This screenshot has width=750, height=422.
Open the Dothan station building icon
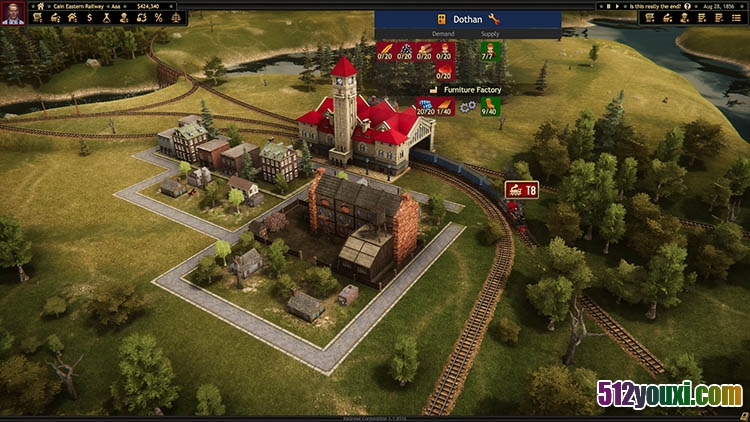pos(442,19)
